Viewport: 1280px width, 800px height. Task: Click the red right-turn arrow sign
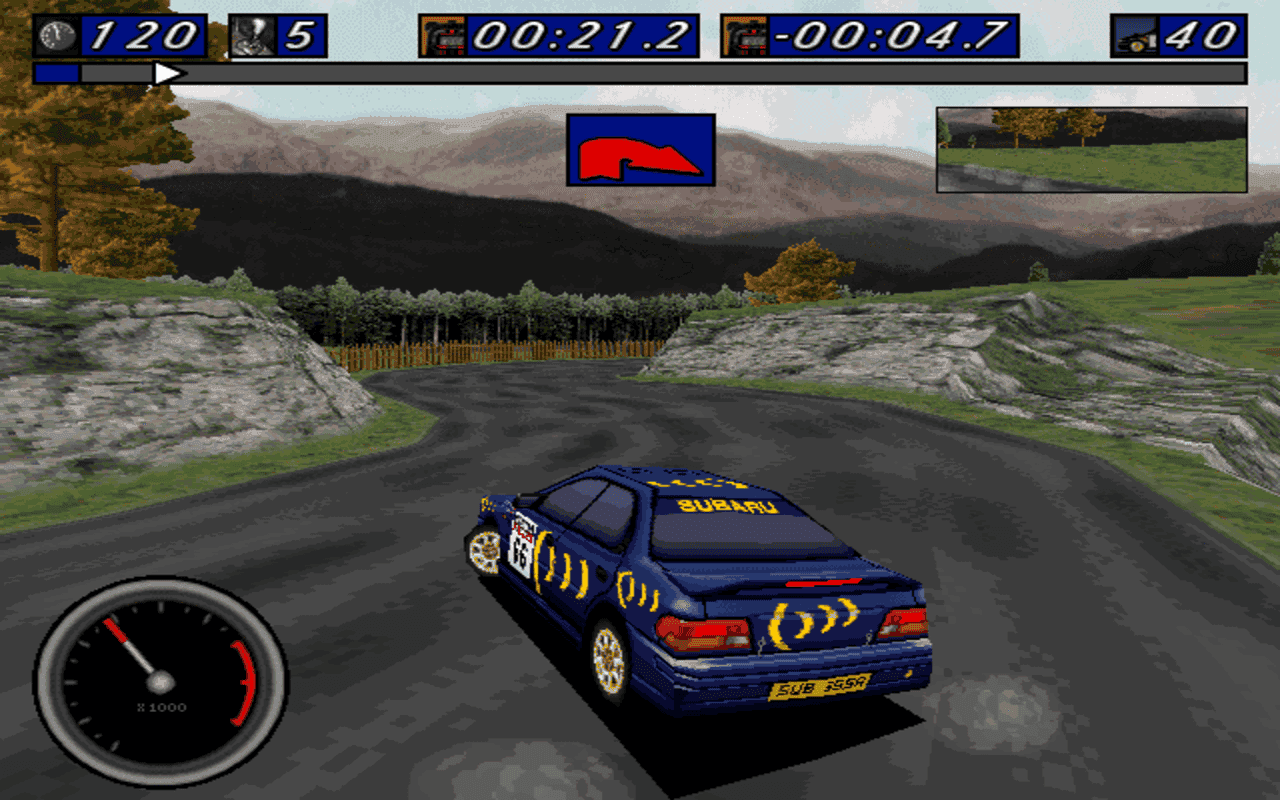(x=642, y=150)
